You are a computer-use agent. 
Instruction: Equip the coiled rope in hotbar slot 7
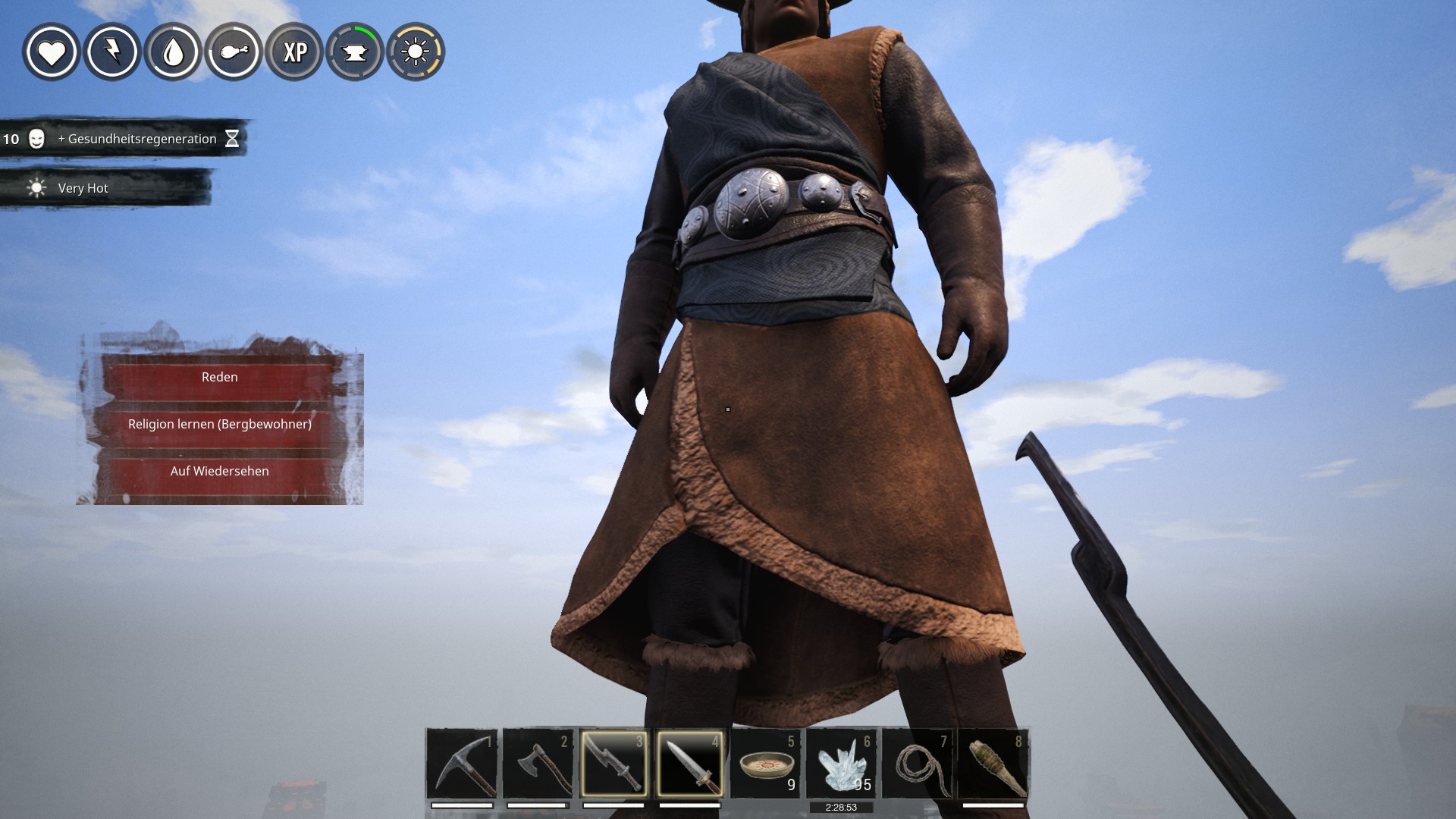tap(917, 763)
